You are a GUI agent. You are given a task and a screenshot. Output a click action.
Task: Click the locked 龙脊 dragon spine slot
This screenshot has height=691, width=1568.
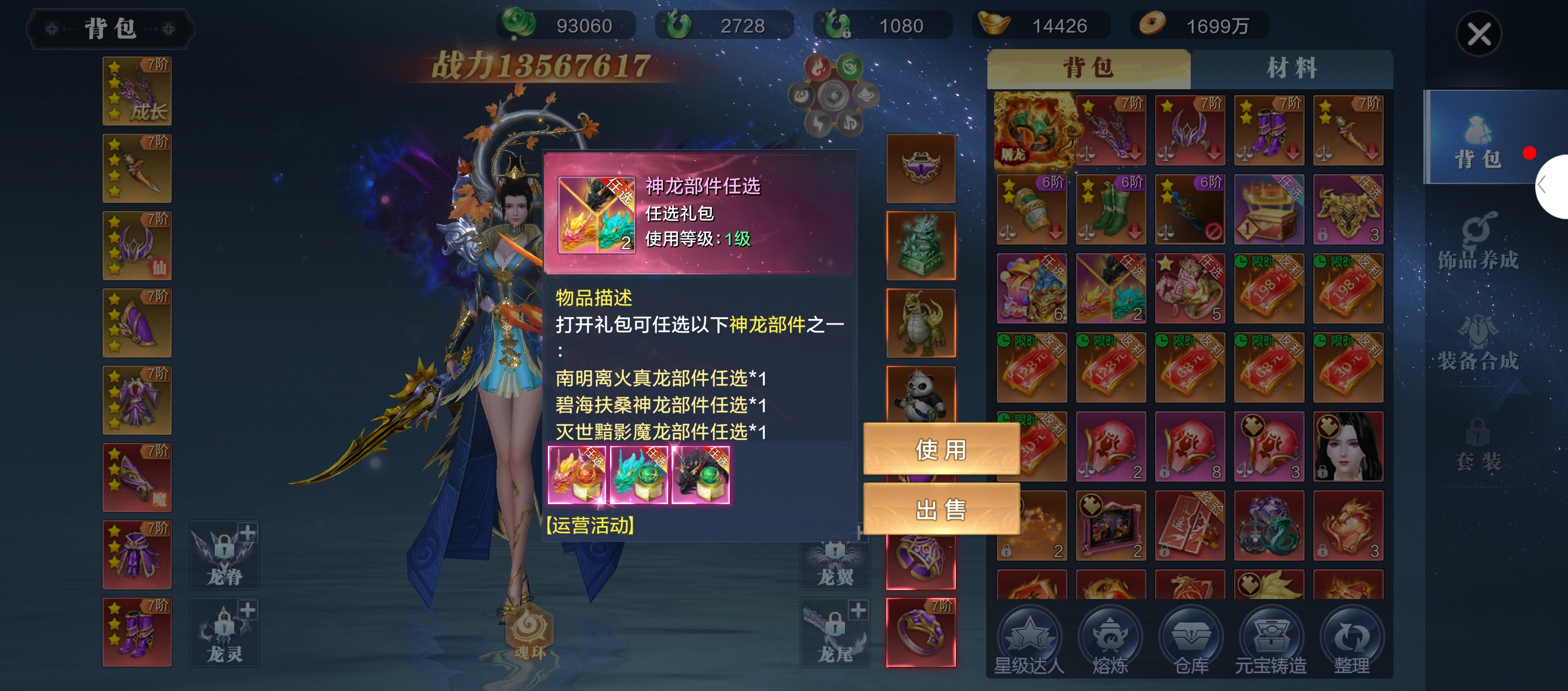[224, 555]
